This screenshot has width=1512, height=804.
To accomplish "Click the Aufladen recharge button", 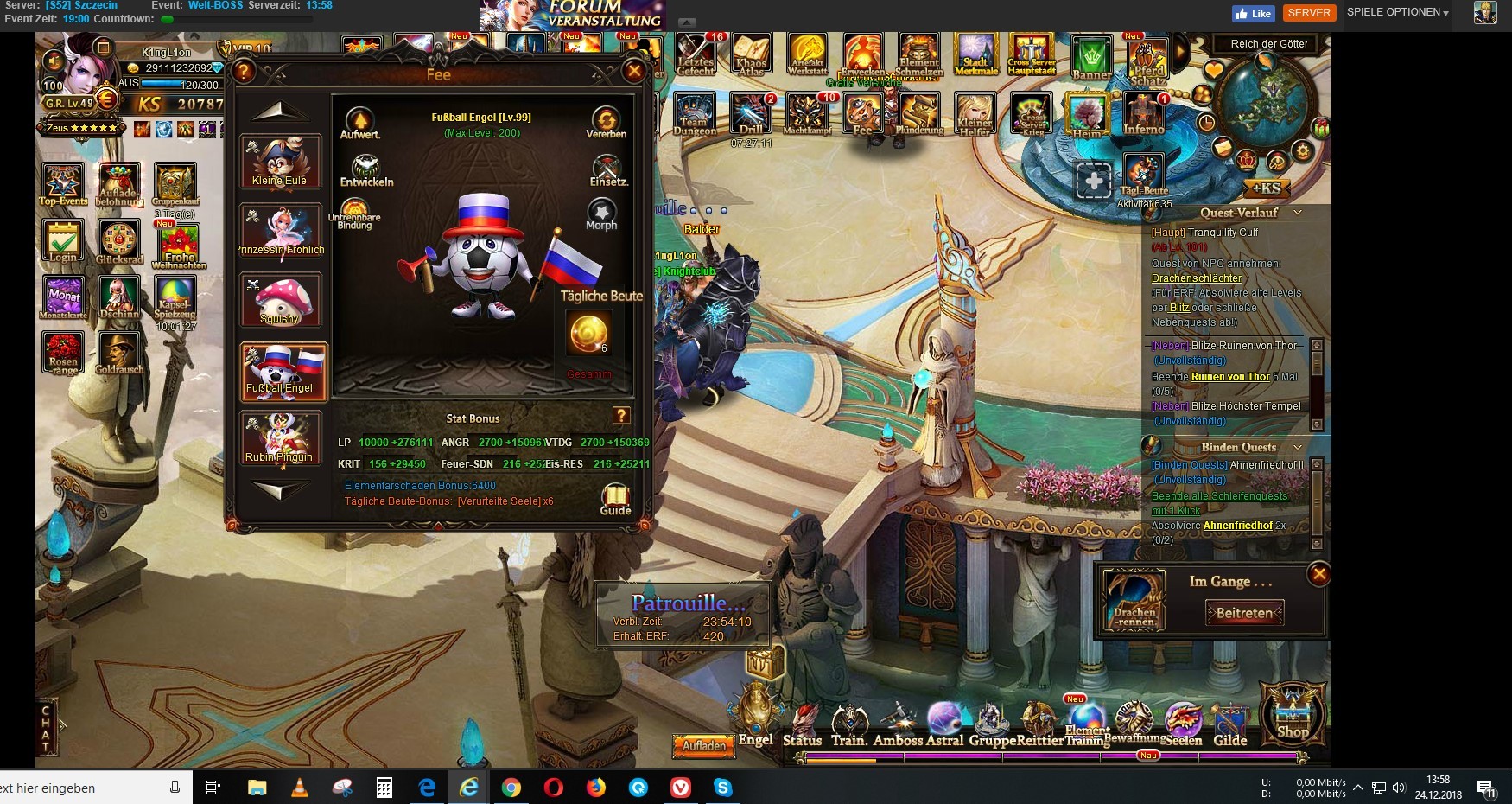I will pyautogui.click(x=704, y=745).
